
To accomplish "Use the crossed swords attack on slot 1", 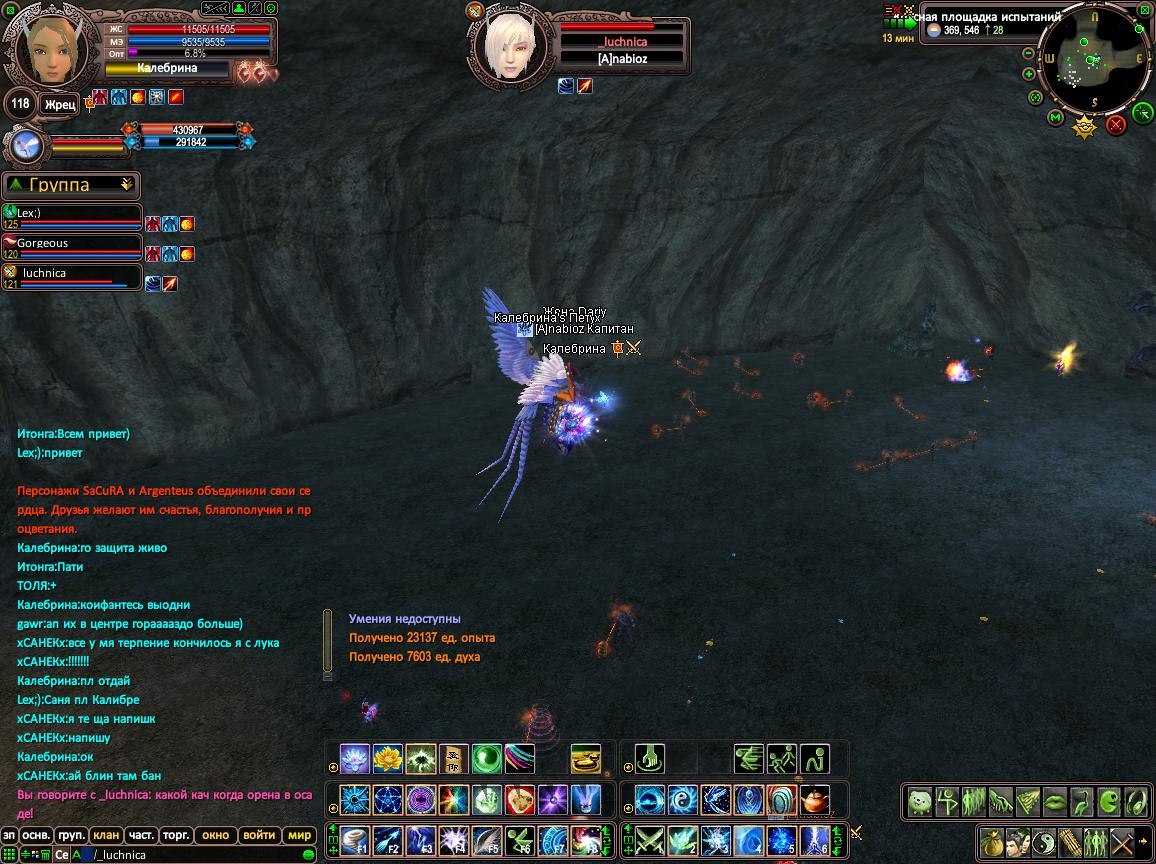I will [x=650, y=839].
